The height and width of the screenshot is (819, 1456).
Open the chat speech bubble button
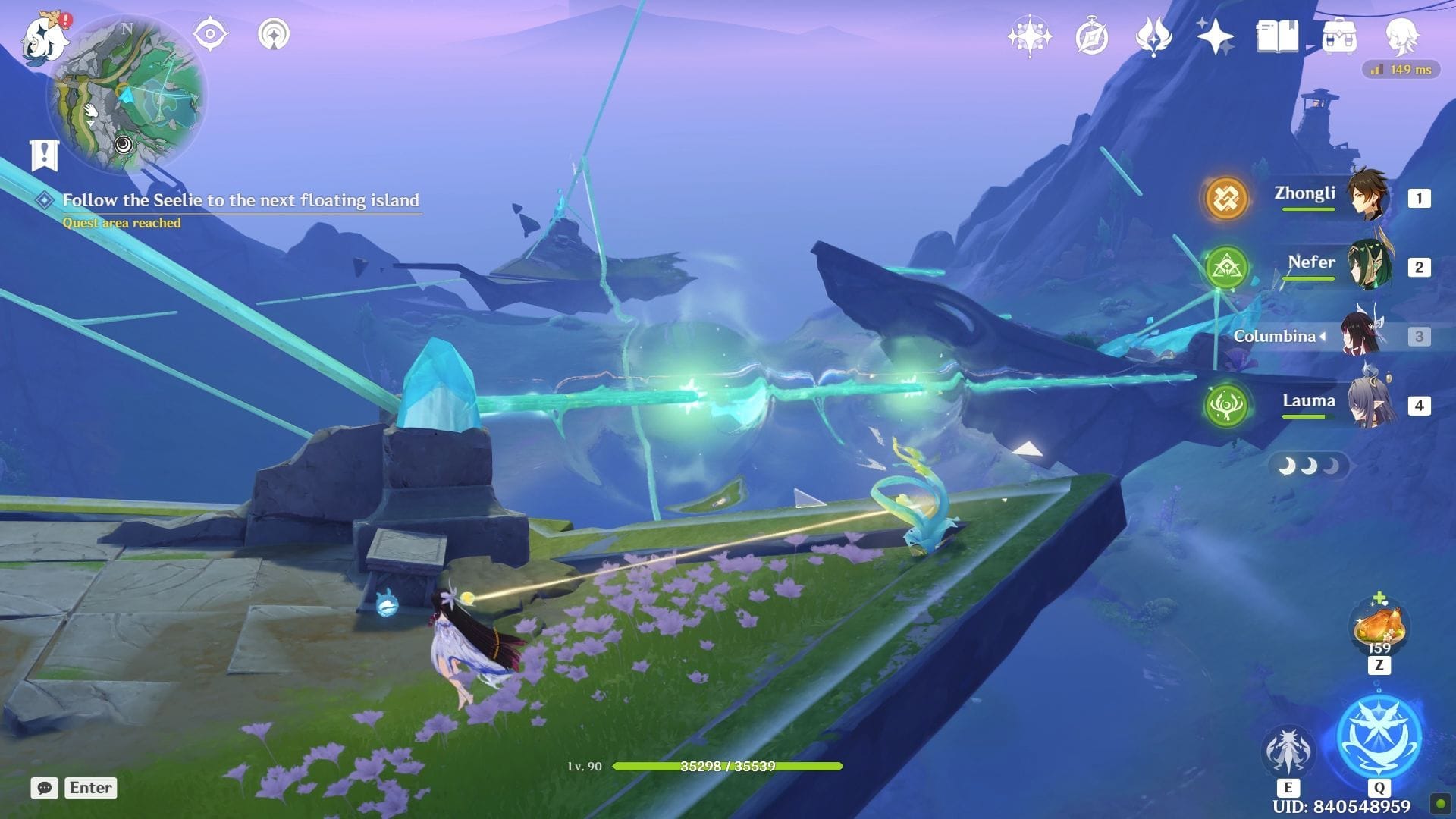tap(45, 788)
